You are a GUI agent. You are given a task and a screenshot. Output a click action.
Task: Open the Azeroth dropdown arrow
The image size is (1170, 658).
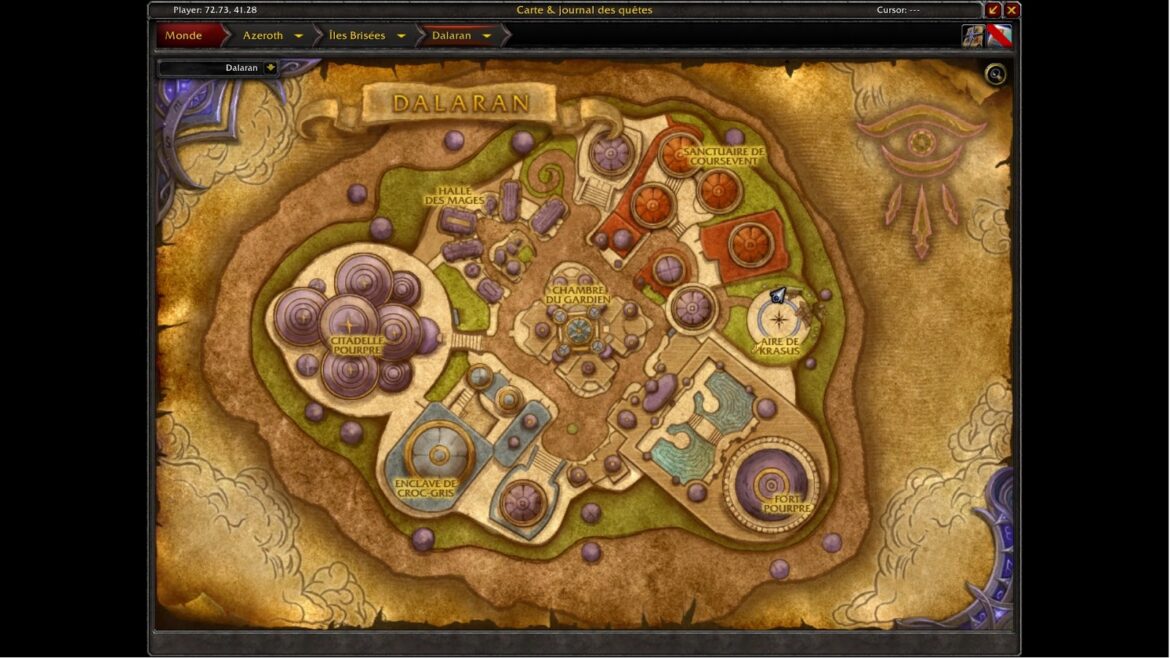point(298,36)
